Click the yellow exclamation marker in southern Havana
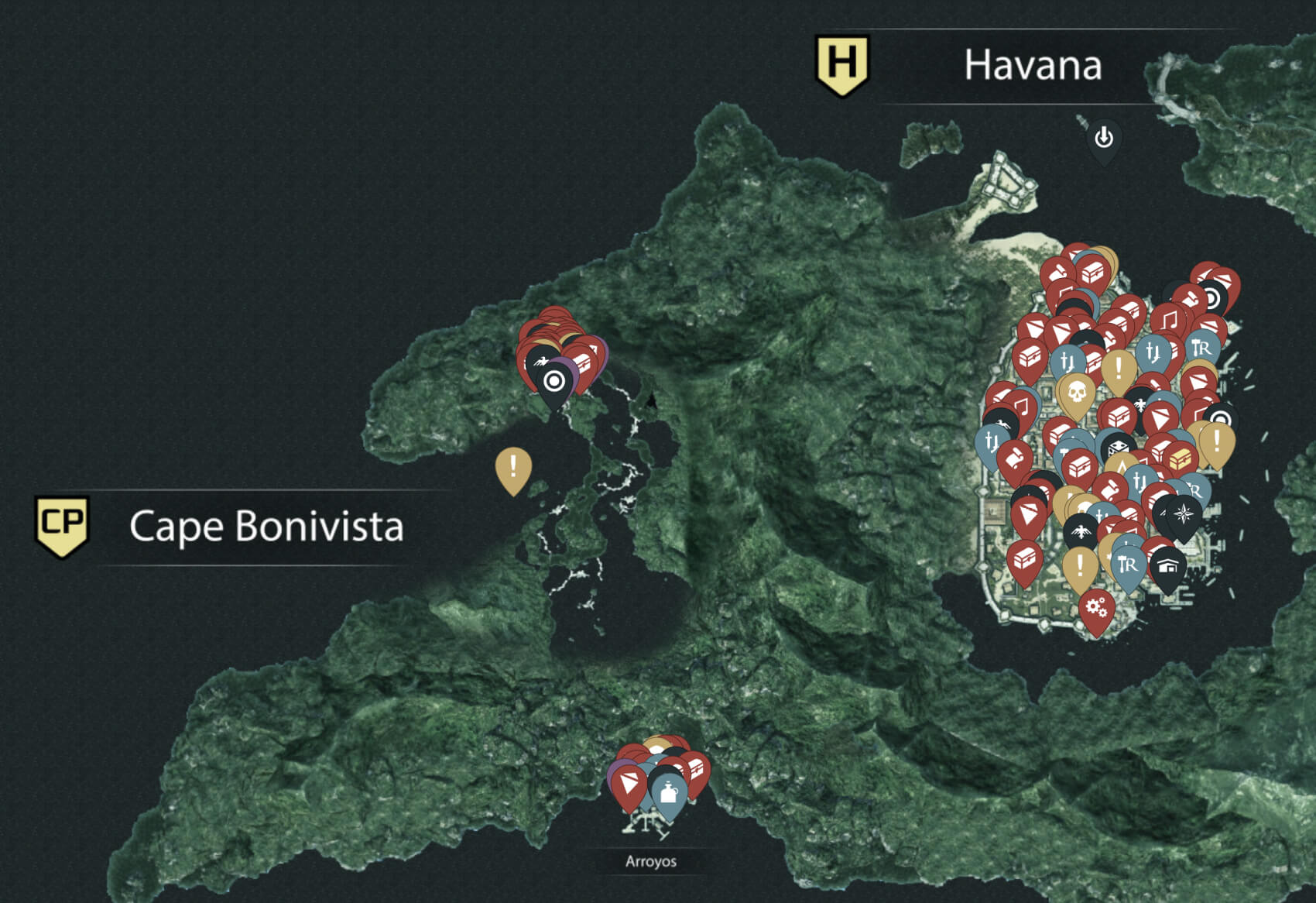 tap(1079, 563)
